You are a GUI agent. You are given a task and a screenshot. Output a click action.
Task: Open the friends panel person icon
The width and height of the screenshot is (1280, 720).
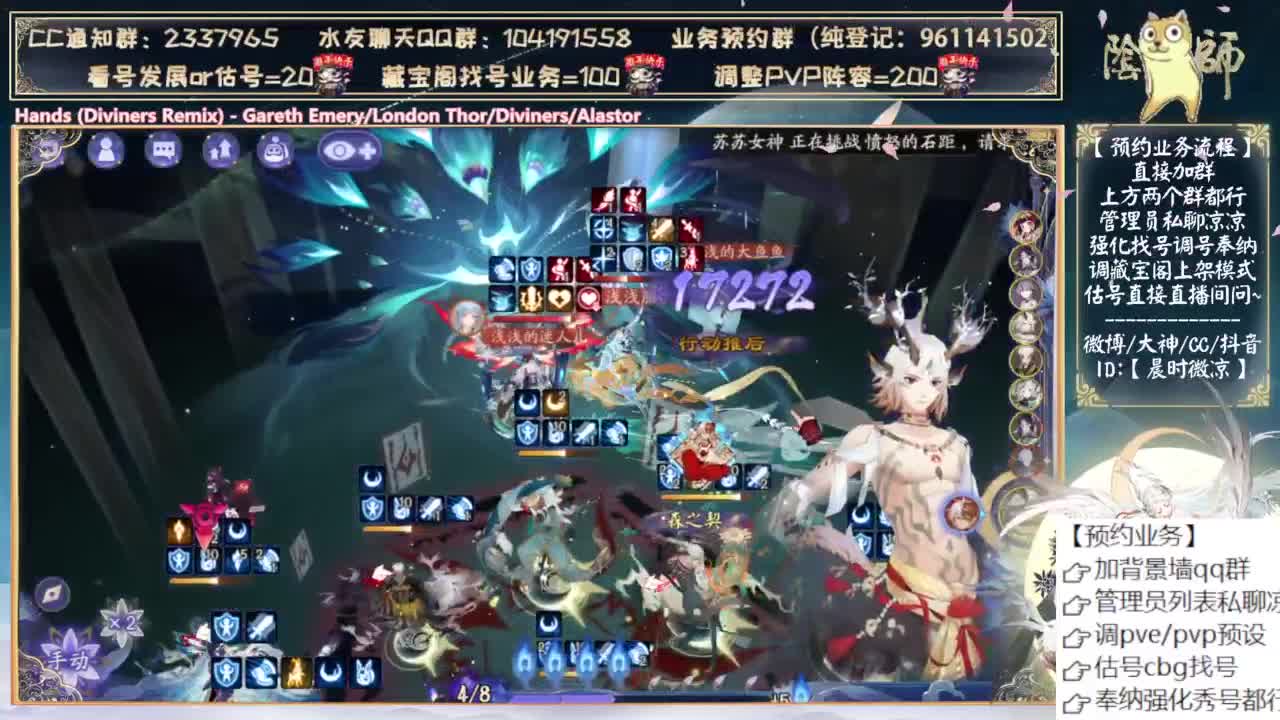pyautogui.click(x=105, y=150)
